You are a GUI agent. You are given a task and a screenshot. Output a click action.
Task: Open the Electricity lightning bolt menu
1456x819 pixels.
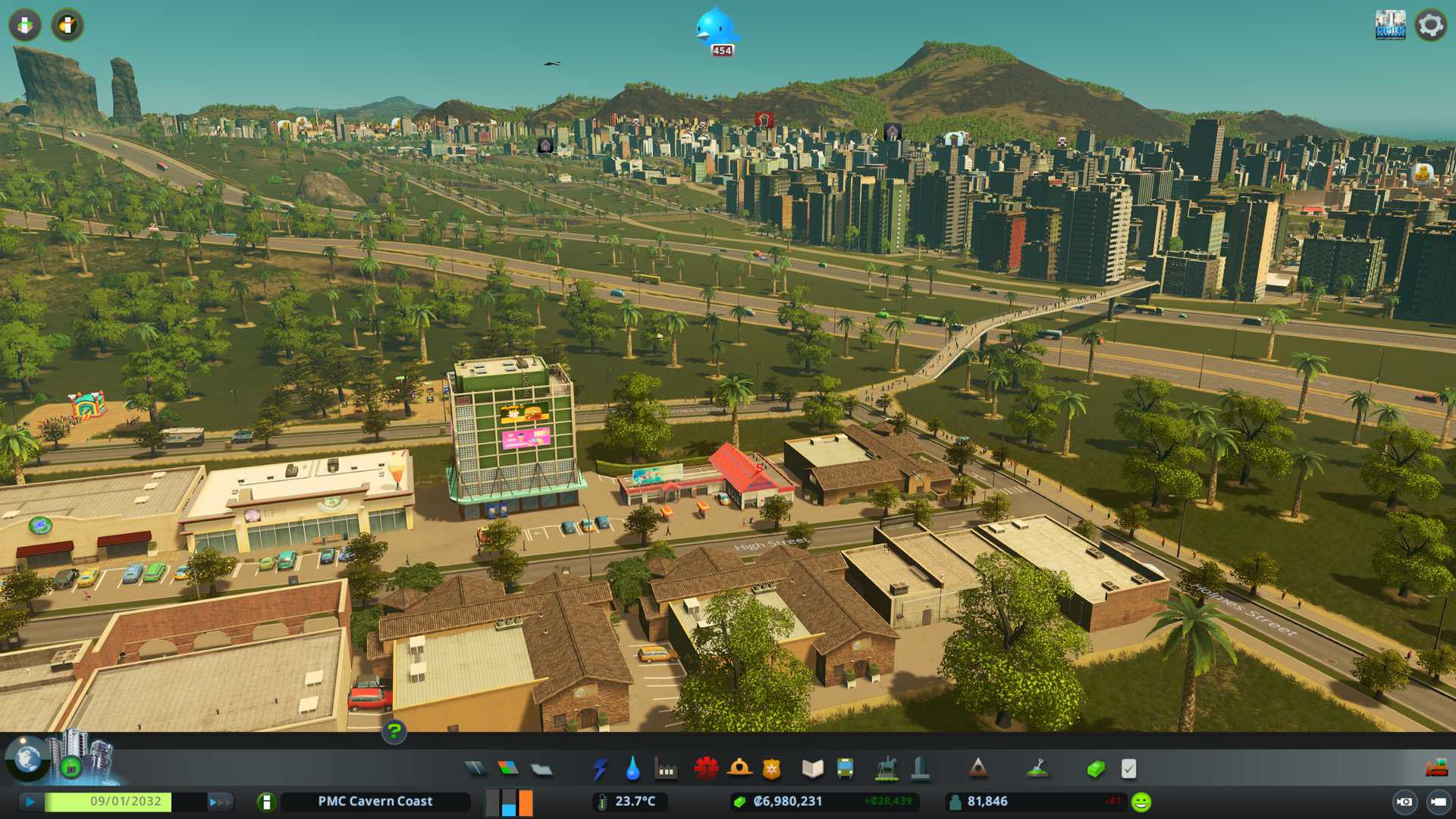(x=600, y=769)
